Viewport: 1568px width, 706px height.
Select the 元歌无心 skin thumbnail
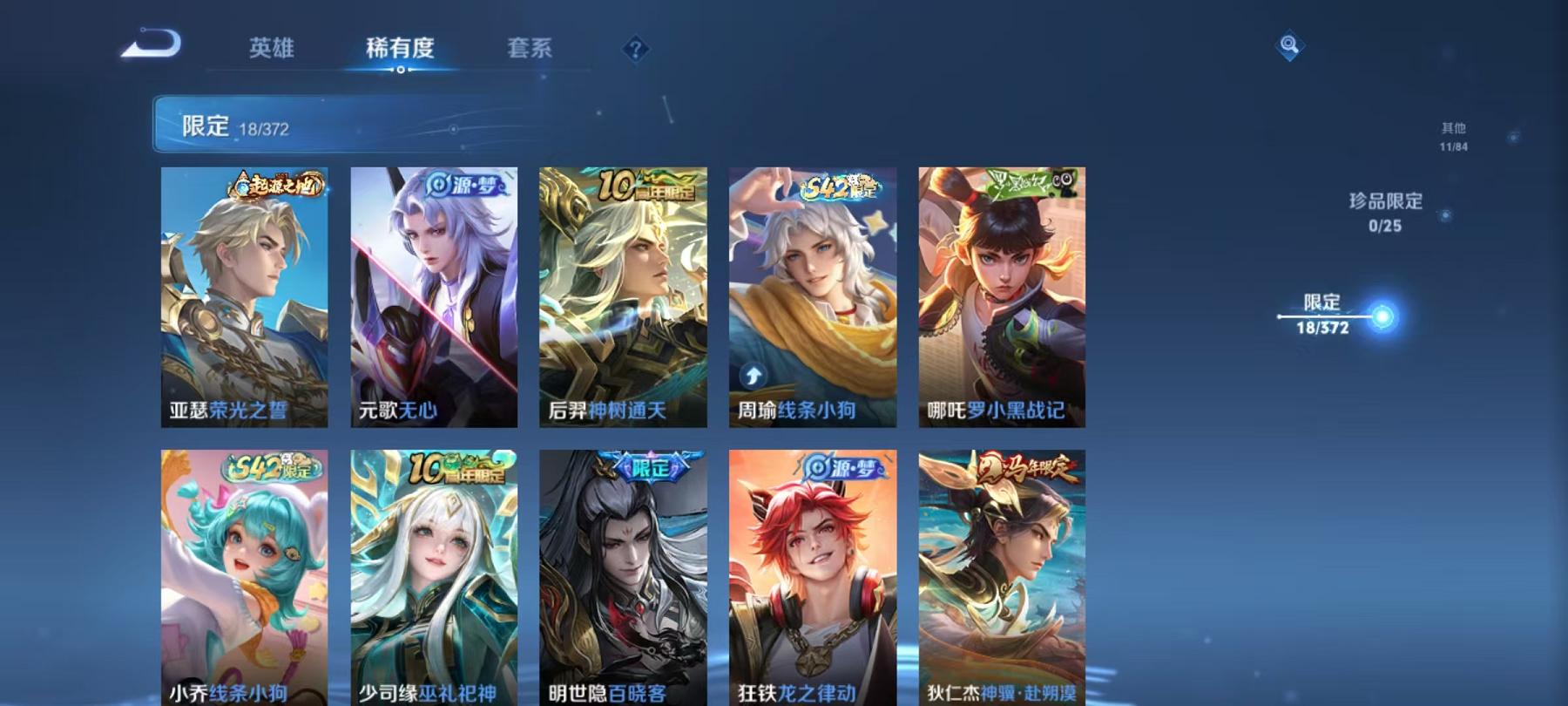click(435, 296)
